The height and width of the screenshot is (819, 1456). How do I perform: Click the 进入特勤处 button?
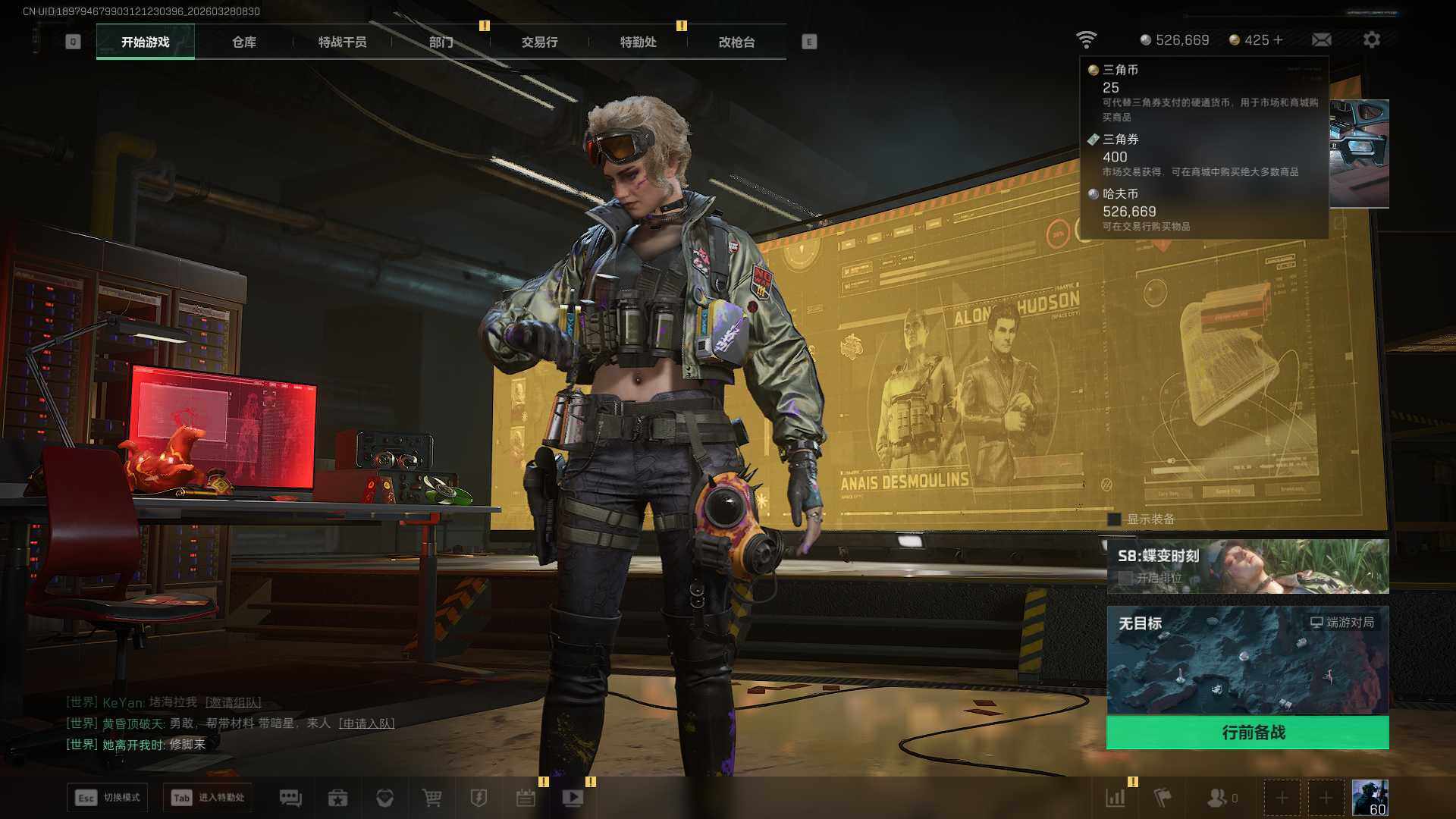pos(208,798)
